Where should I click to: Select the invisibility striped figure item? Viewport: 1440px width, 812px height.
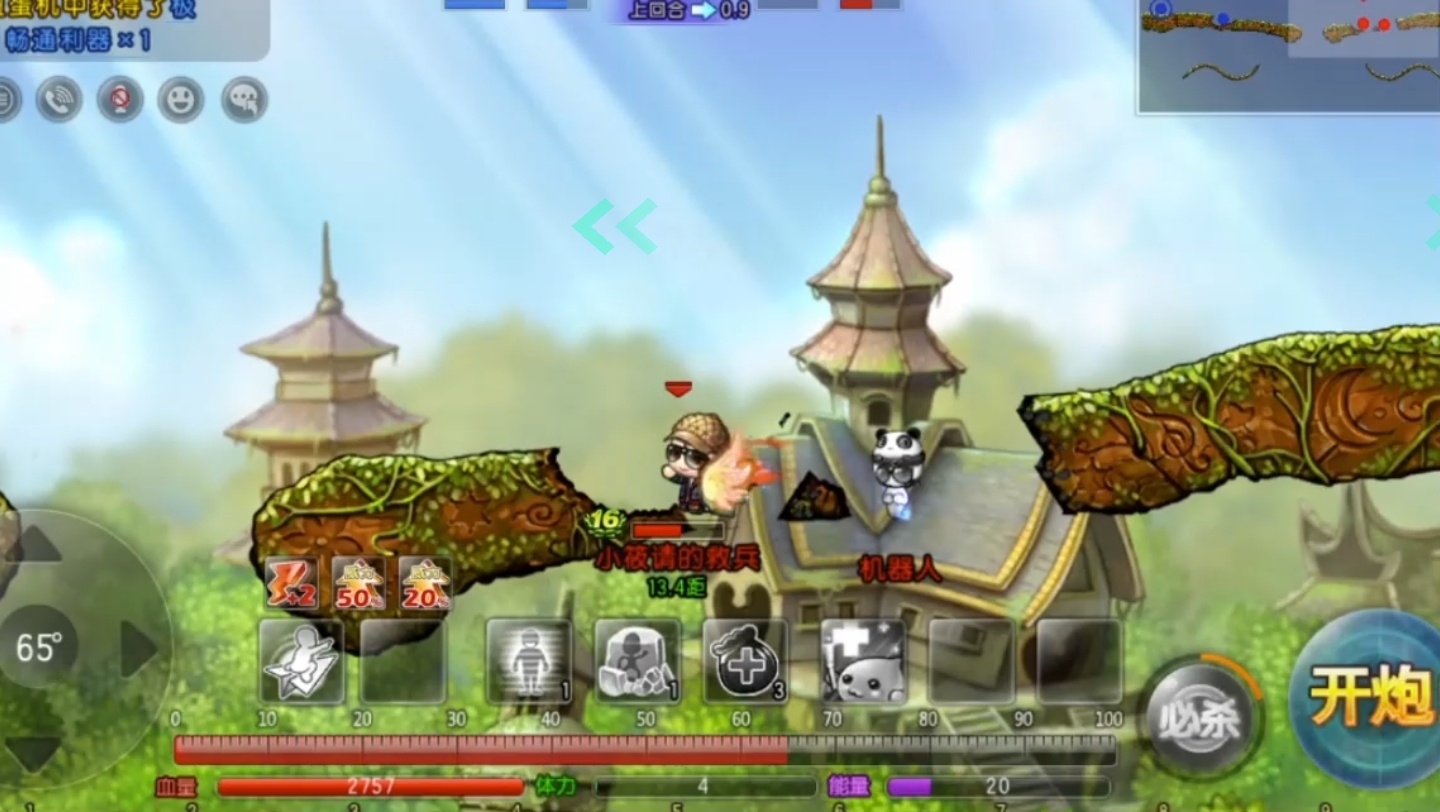pyautogui.click(x=528, y=661)
